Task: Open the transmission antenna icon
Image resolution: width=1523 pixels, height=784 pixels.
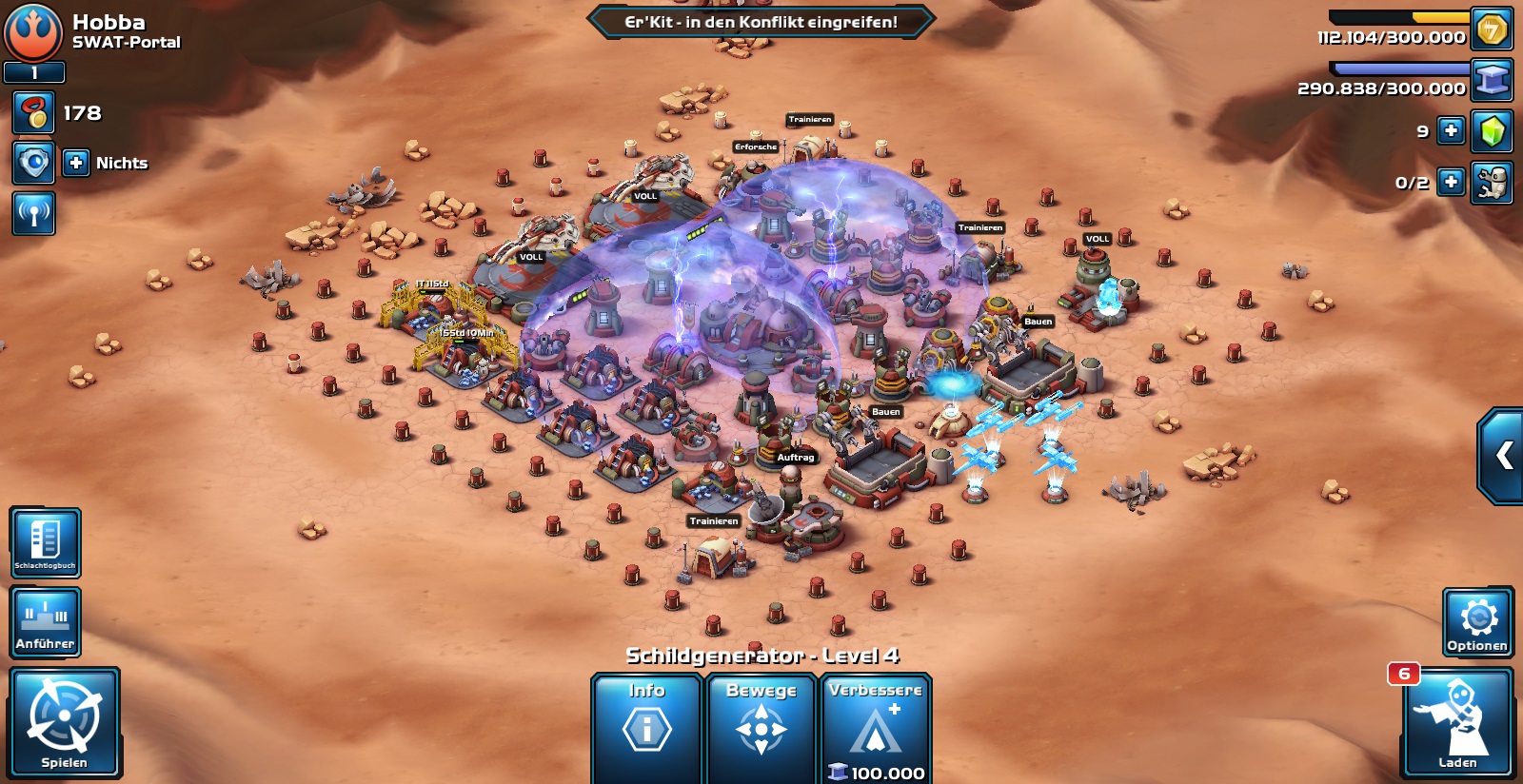Action: coord(33,213)
